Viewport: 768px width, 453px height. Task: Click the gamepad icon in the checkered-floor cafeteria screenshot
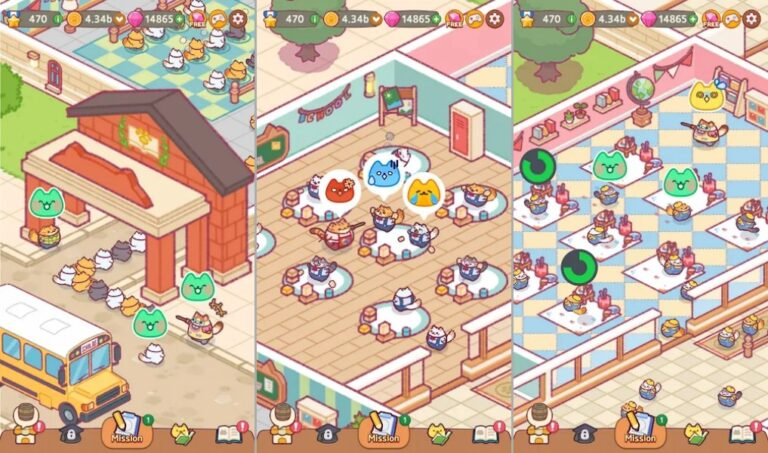[730, 18]
